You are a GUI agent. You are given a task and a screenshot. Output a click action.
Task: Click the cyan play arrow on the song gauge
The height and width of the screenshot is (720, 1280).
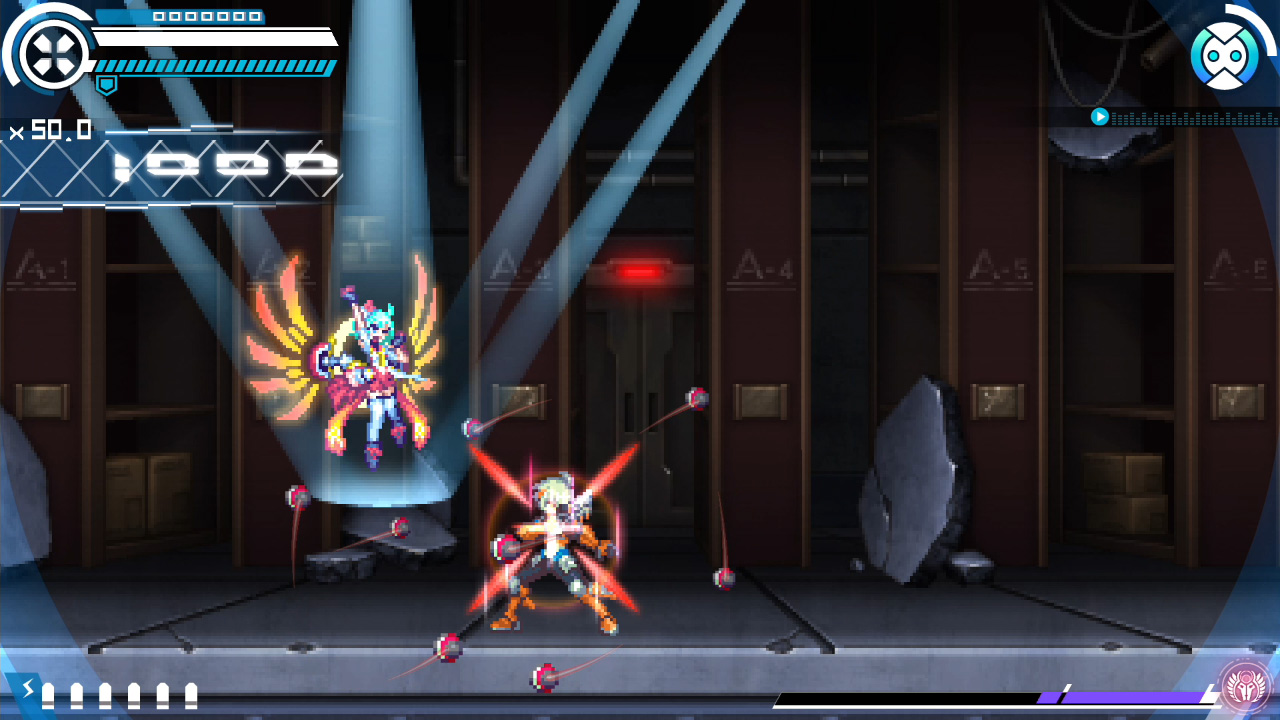tap(1099, 117)
